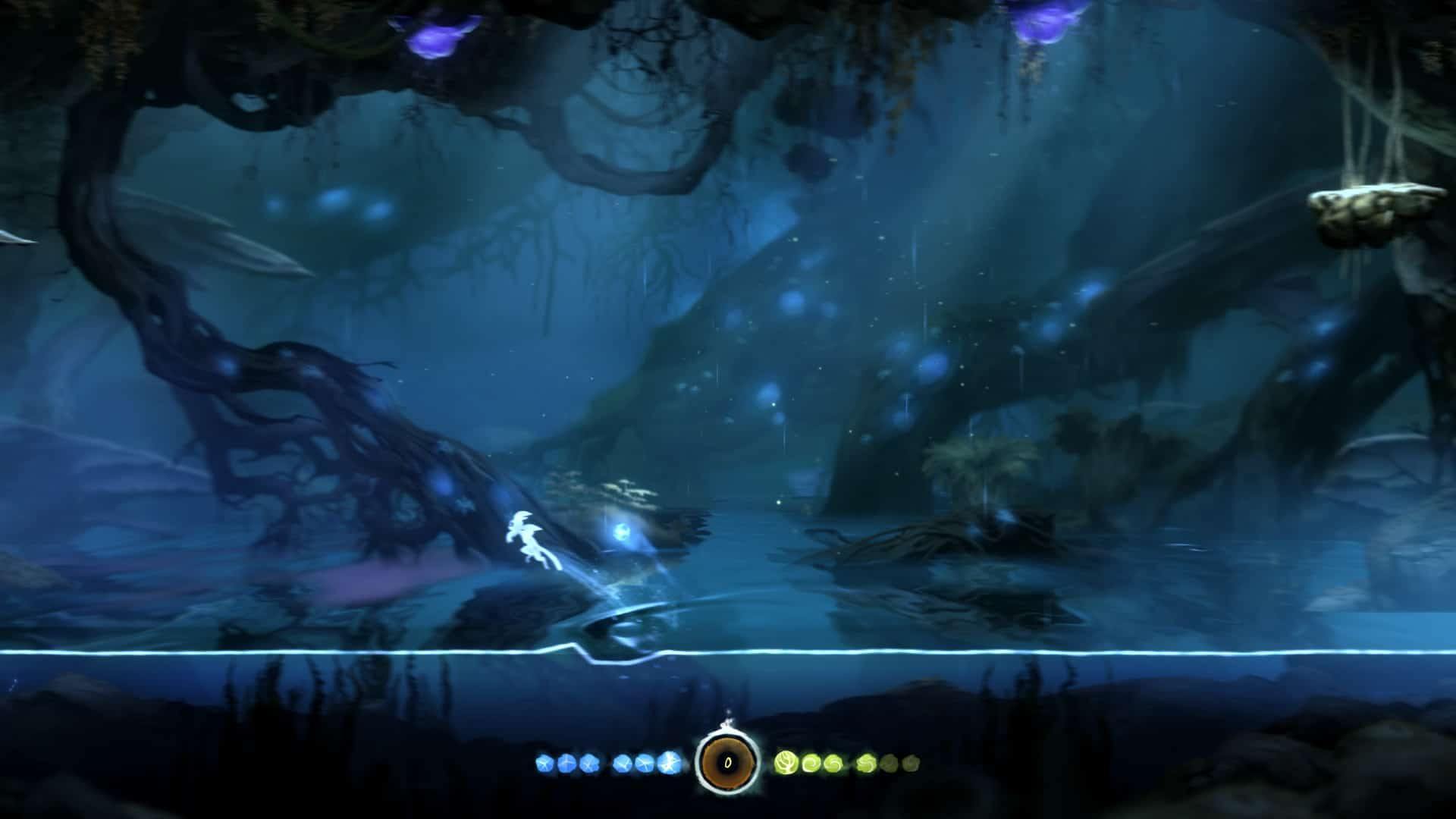Click the purple flower at top left

point(432,38)
